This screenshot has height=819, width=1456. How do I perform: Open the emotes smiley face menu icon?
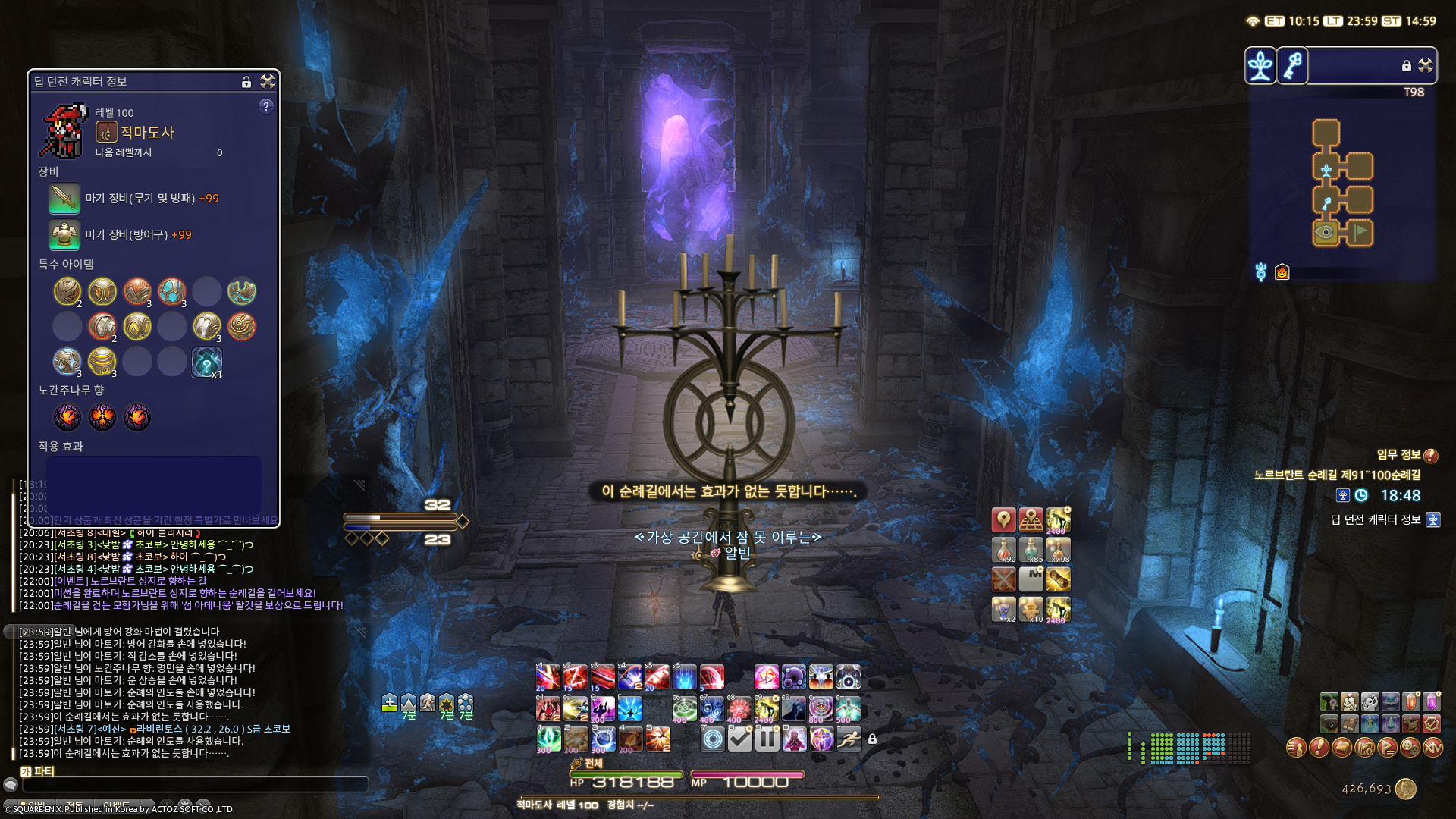(x=1408, y=749)
